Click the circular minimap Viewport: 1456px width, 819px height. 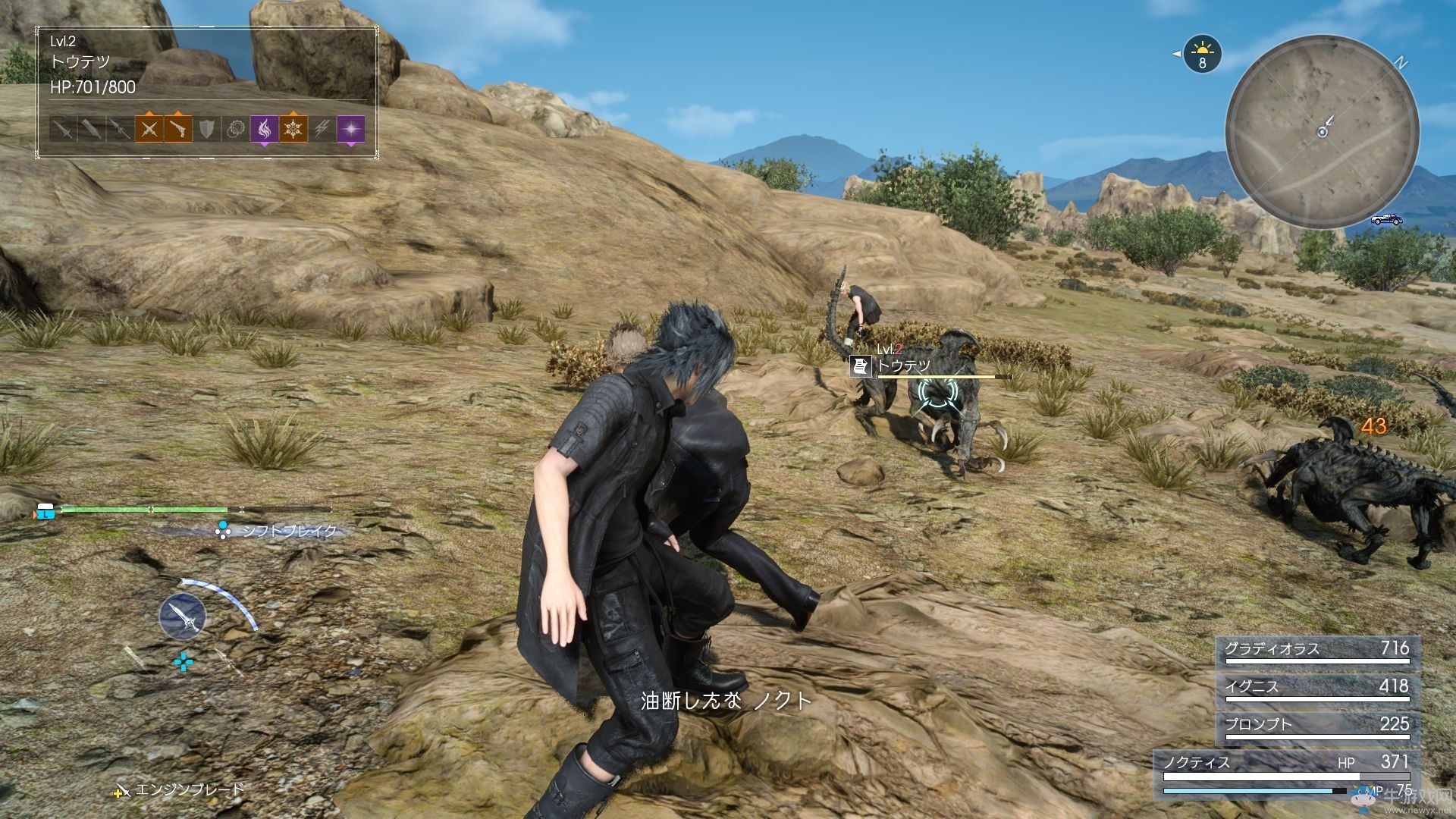click(x=1322, y=131)
